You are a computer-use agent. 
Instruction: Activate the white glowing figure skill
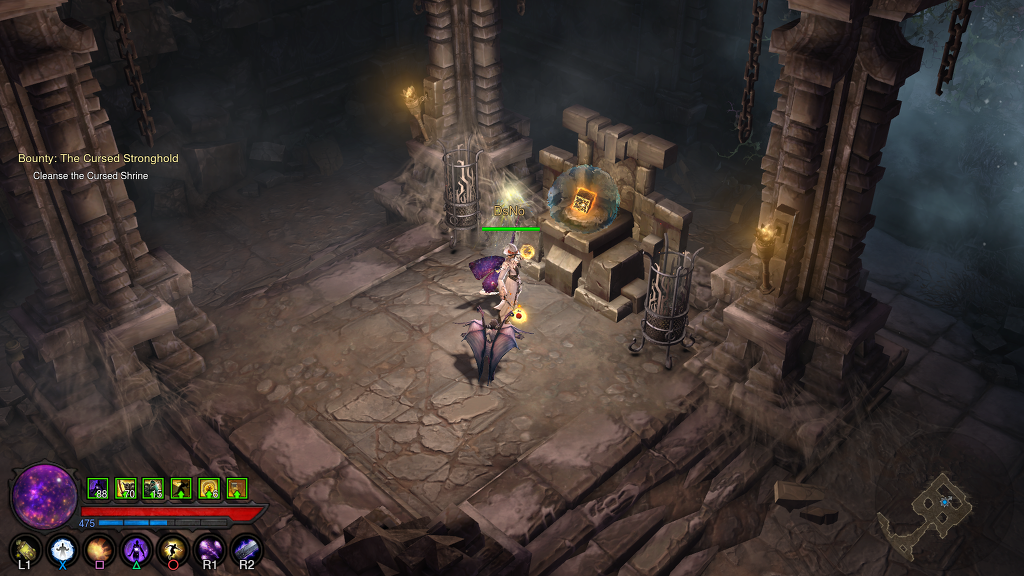pos(63,549)
